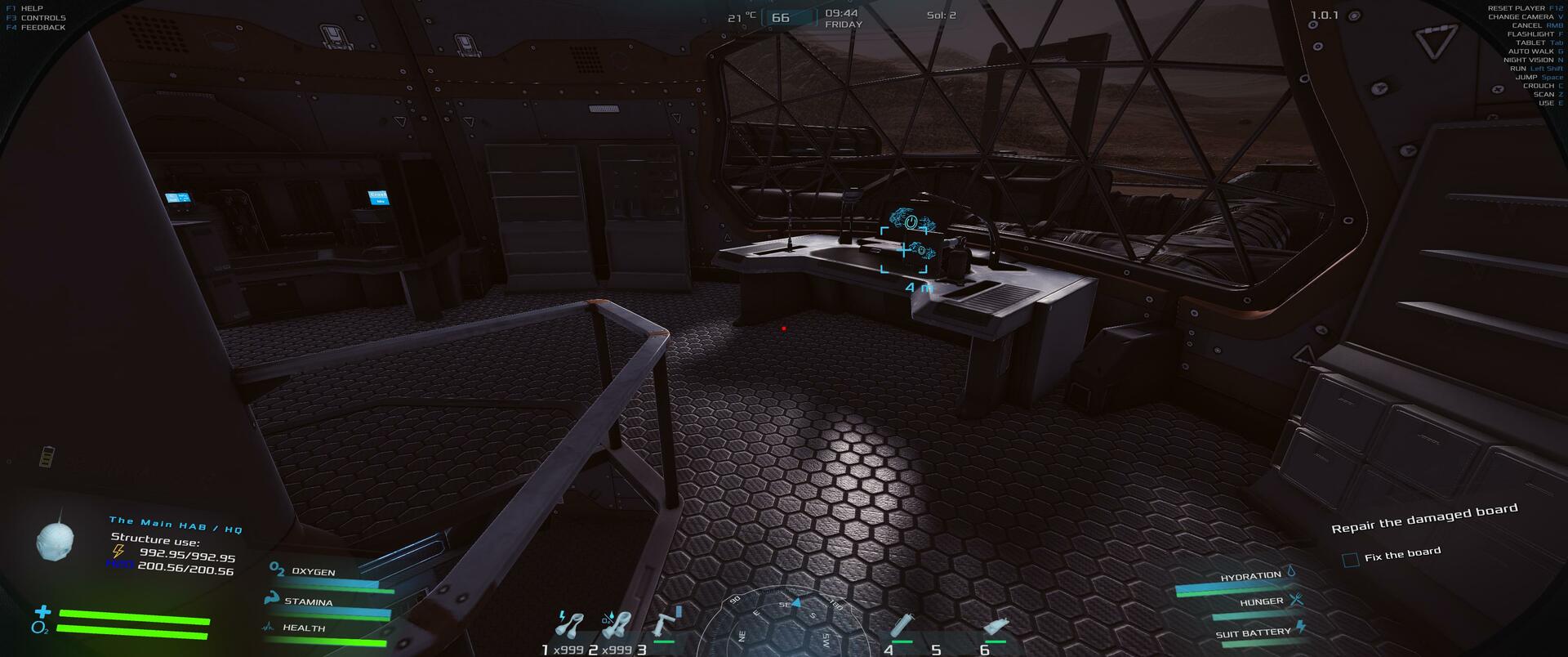Select the water and oxygen hose in slot 2
The height and width of the screenshot is (657, 1568).
(x=617, y=625)
